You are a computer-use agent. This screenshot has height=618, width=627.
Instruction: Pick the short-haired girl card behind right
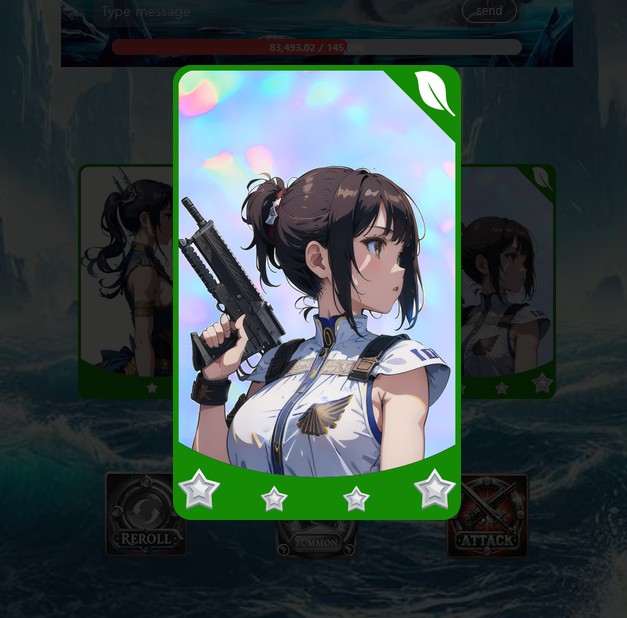tap(508, 280)
